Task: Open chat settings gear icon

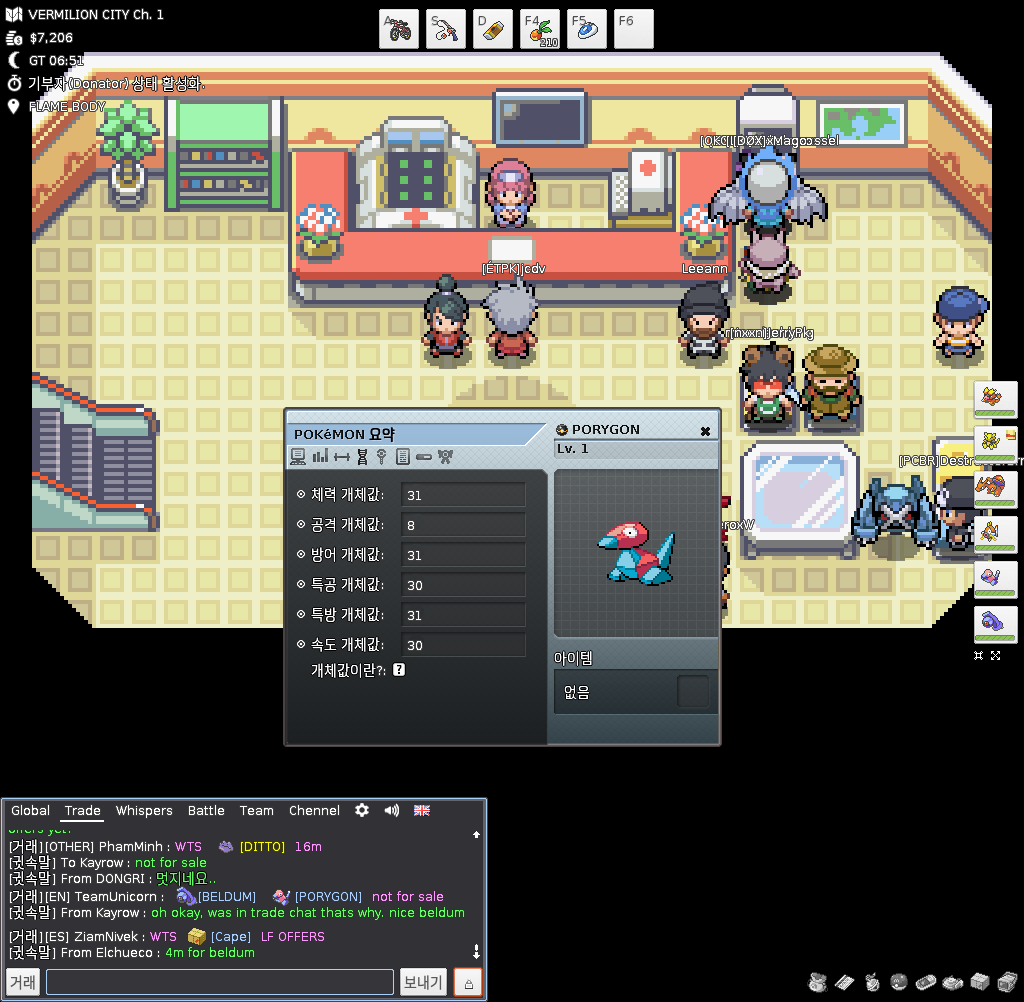Action: pyautogui.click(x=362, y=810)
